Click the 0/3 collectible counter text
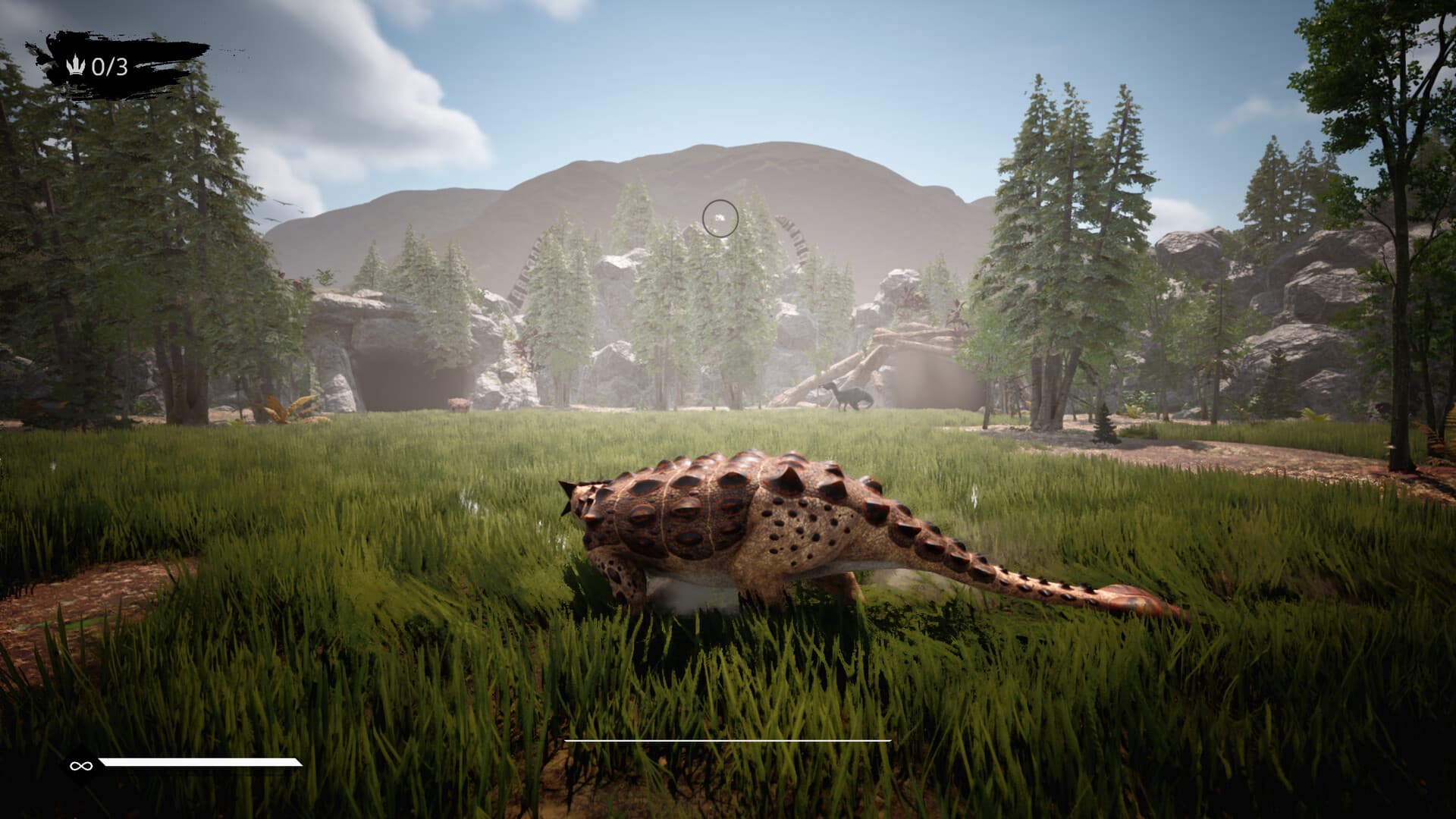Viewport: 1456px width, 819px height. pyautogui.click(x=112, y=65)
